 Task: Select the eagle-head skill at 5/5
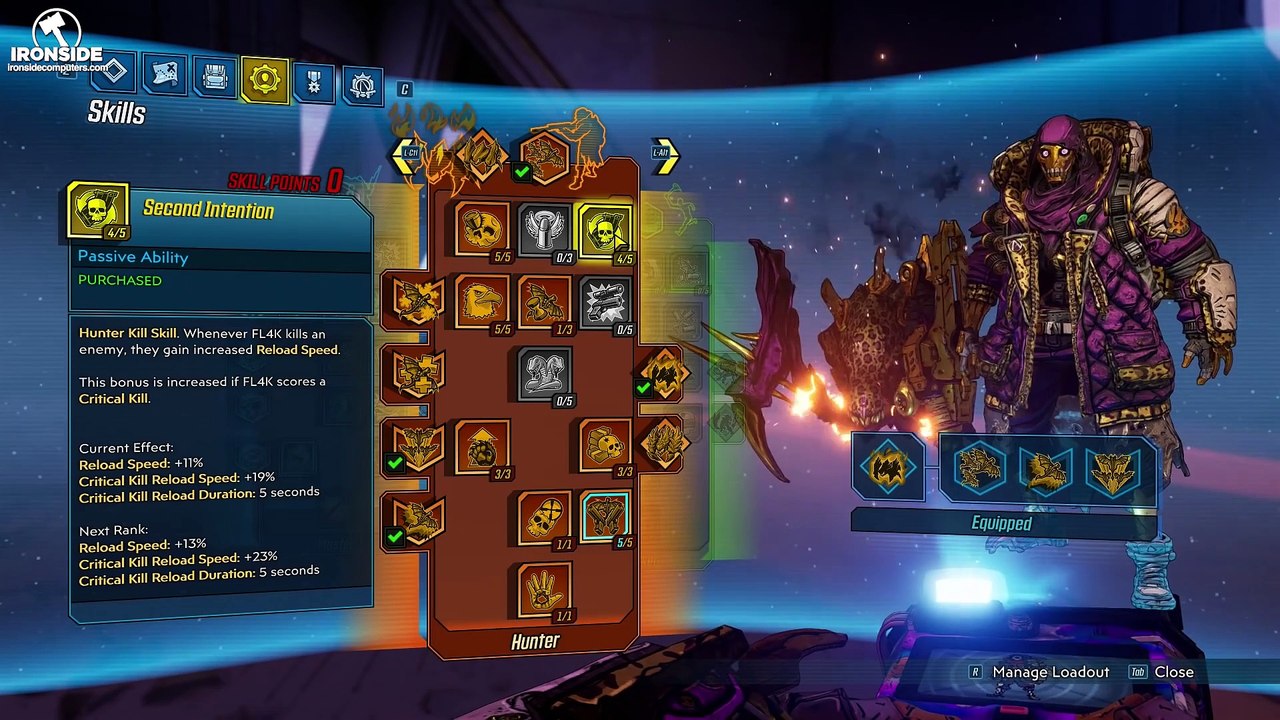[482, 301]
